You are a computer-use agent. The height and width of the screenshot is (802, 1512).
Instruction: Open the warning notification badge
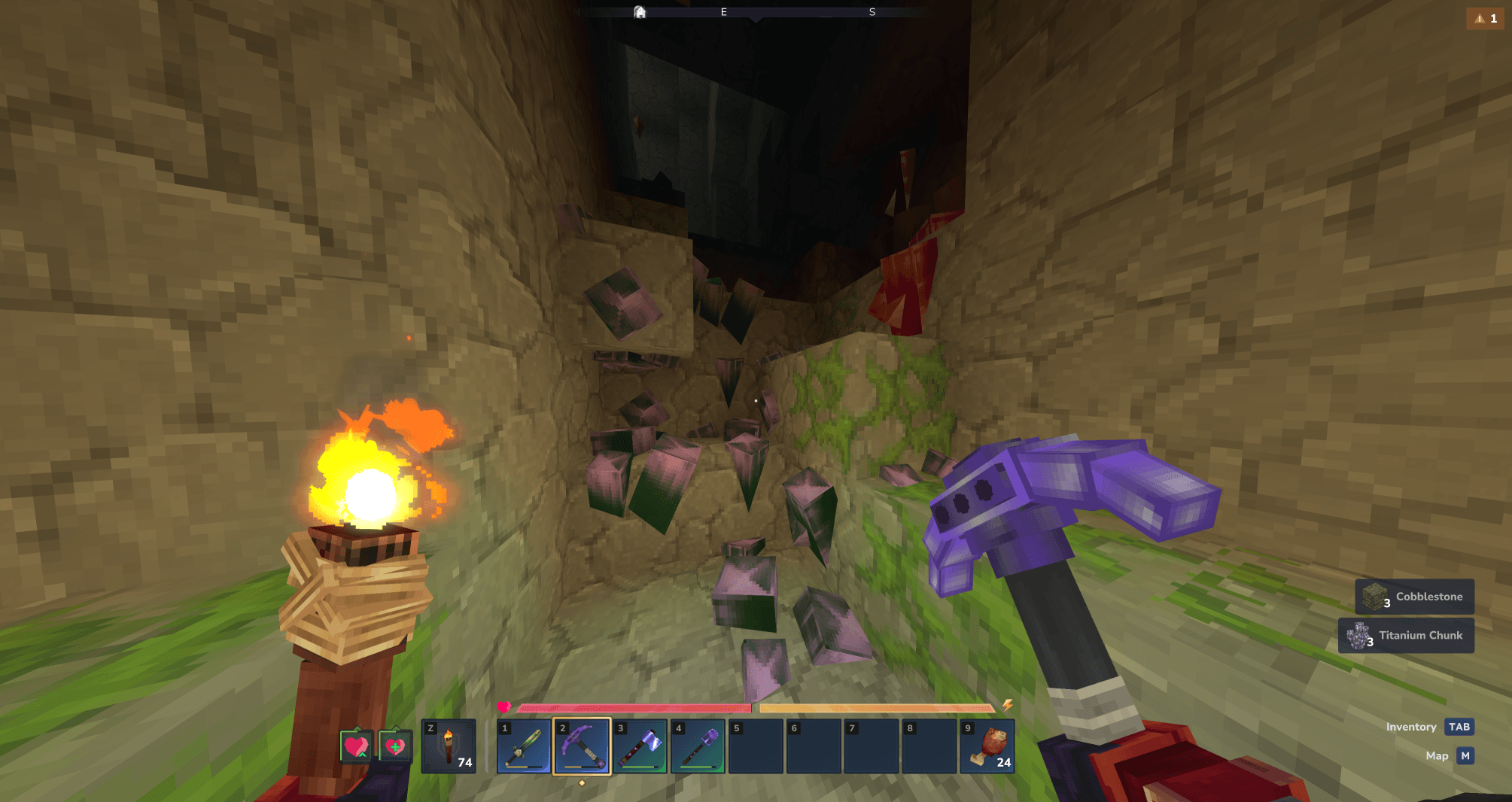(1485, 19)
